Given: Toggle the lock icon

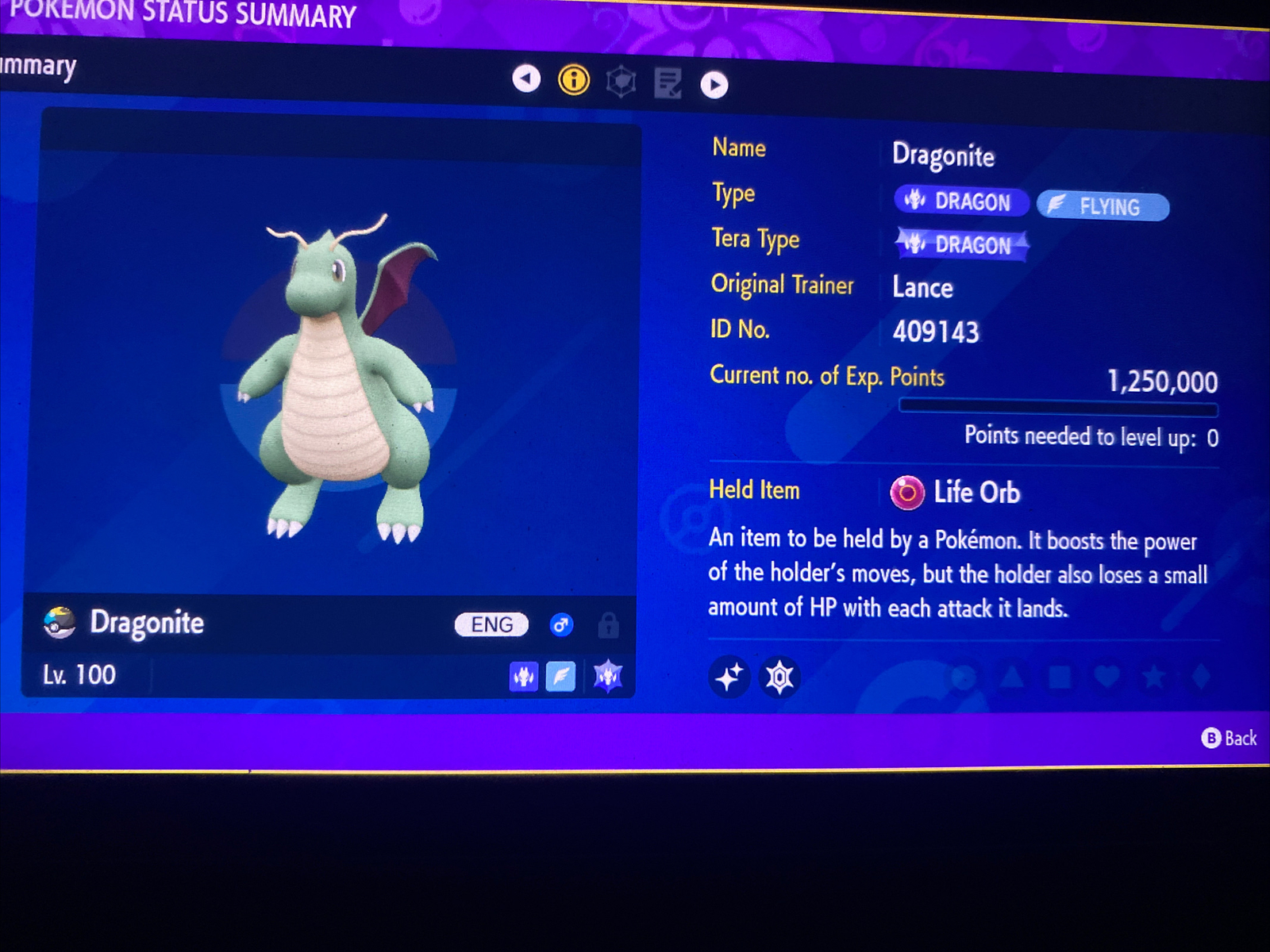Looking at the screenshot, I should point(608,626).
